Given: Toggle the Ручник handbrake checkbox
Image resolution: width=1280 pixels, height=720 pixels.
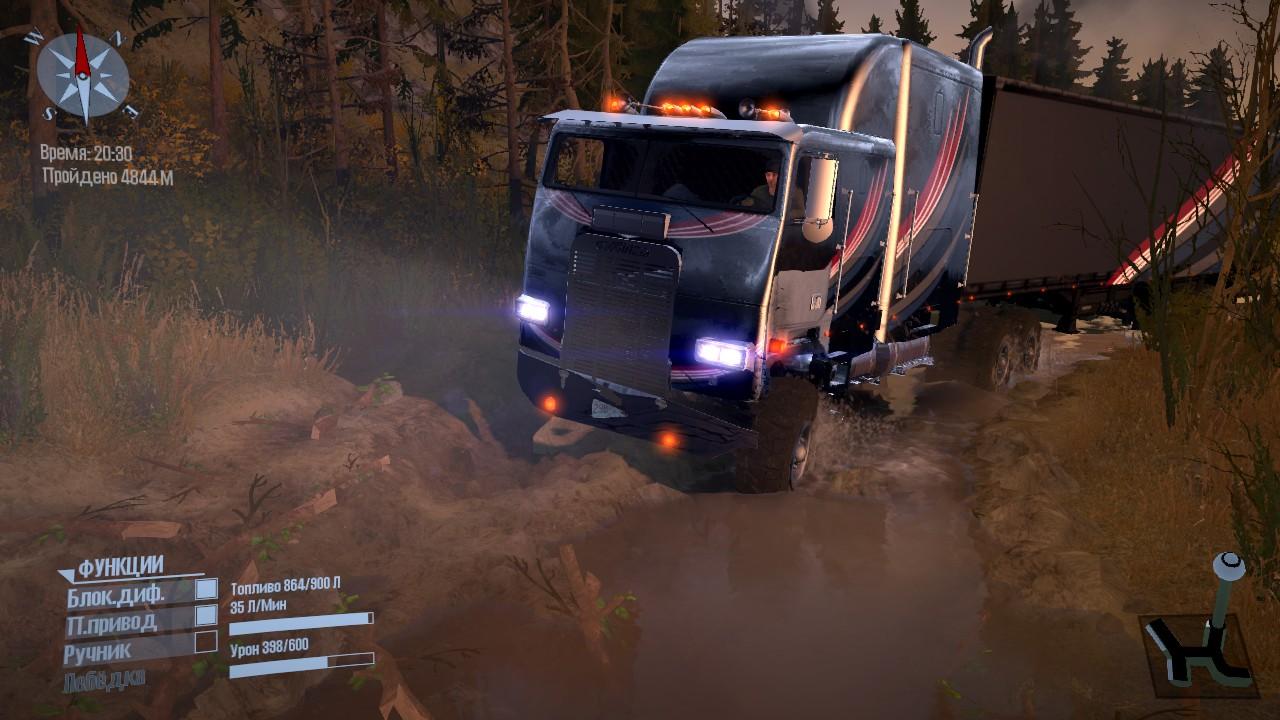Looking at the screenshot, I should click(x=206, y=641).
